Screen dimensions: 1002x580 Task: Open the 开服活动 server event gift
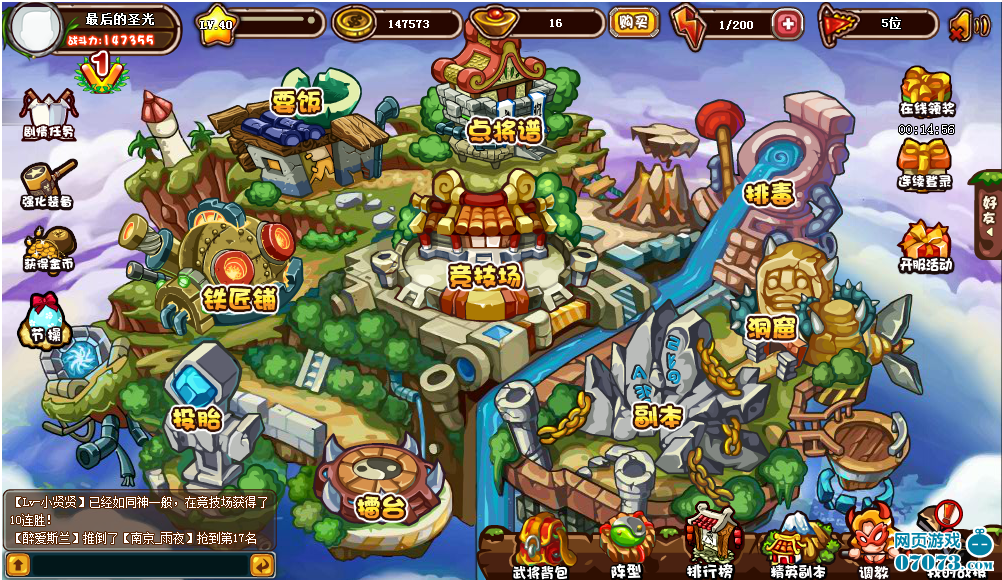point(925,246)
